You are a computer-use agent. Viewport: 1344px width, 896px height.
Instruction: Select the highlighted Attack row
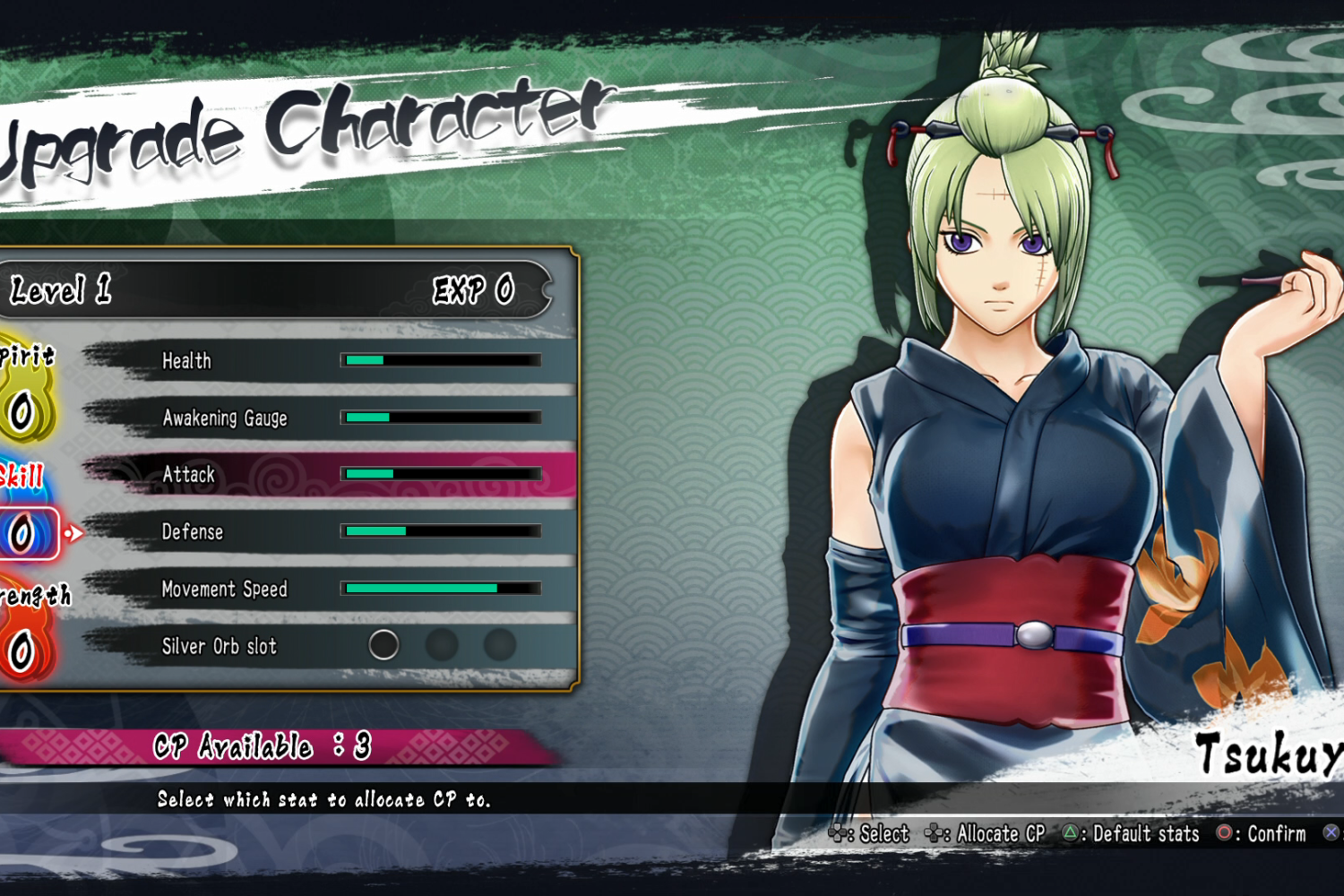point(332,474)
